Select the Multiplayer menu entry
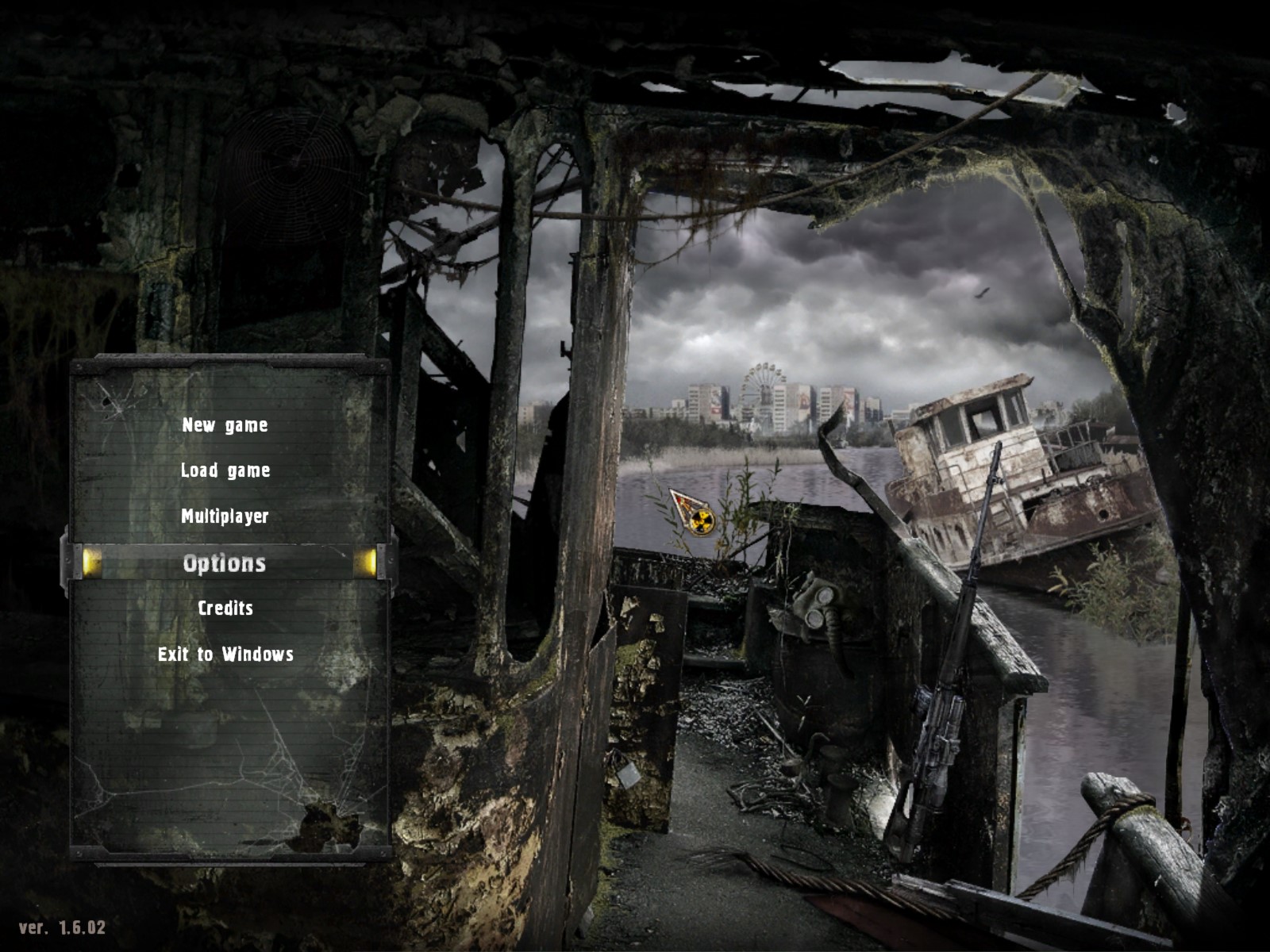The width and height of the screenshot is (1270, 952). pos(225,516)
